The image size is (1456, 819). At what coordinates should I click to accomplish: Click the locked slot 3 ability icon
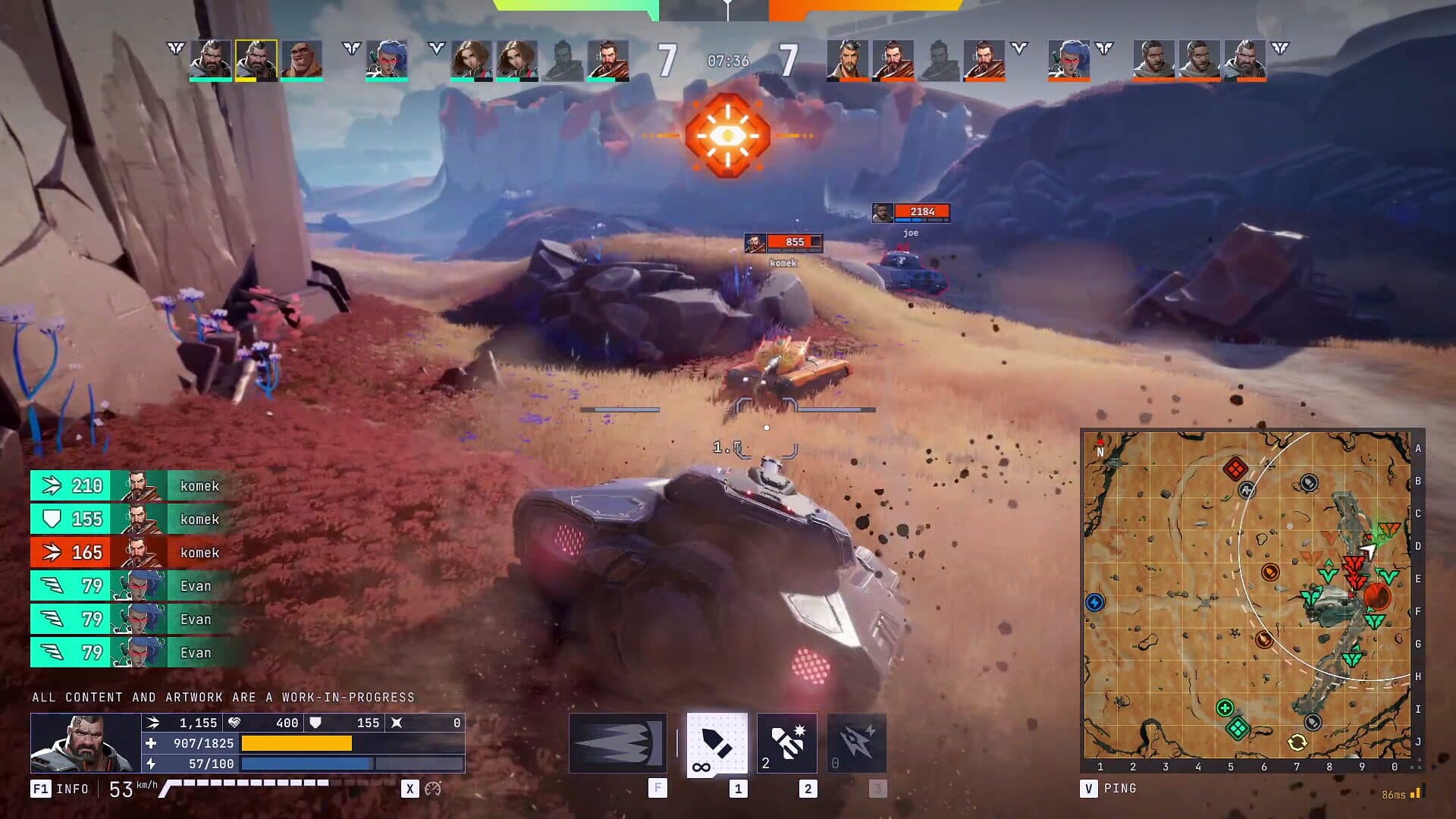(x=855, y=742)
